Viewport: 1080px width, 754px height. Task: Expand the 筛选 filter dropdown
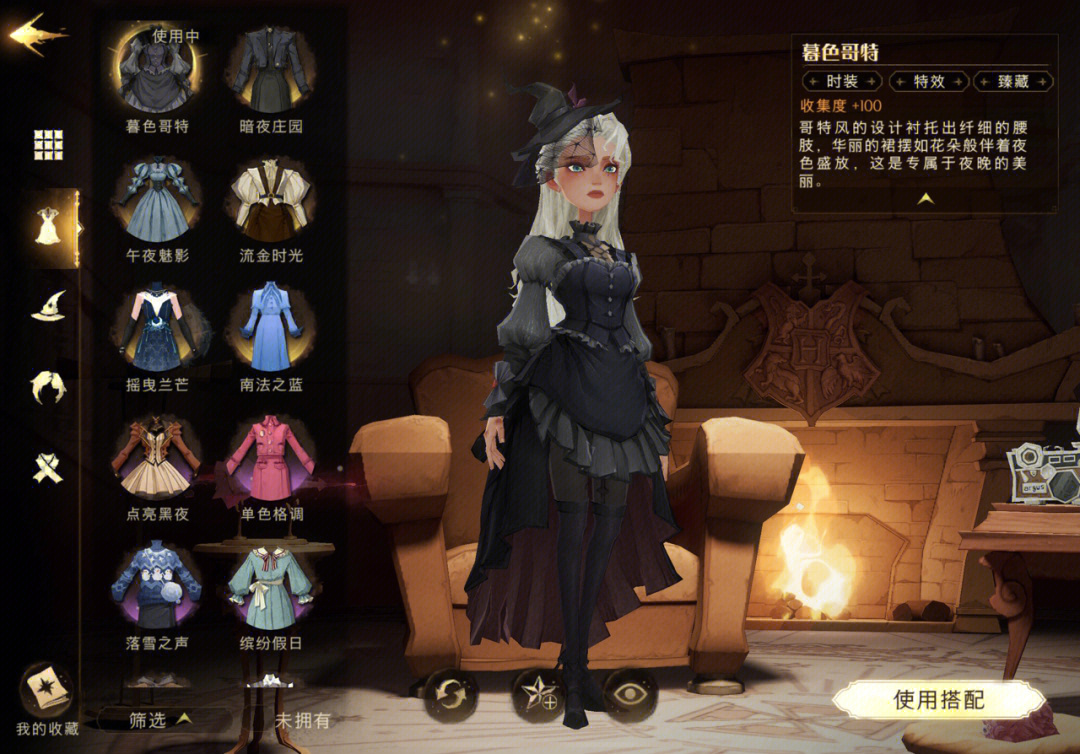coord(160,719)
